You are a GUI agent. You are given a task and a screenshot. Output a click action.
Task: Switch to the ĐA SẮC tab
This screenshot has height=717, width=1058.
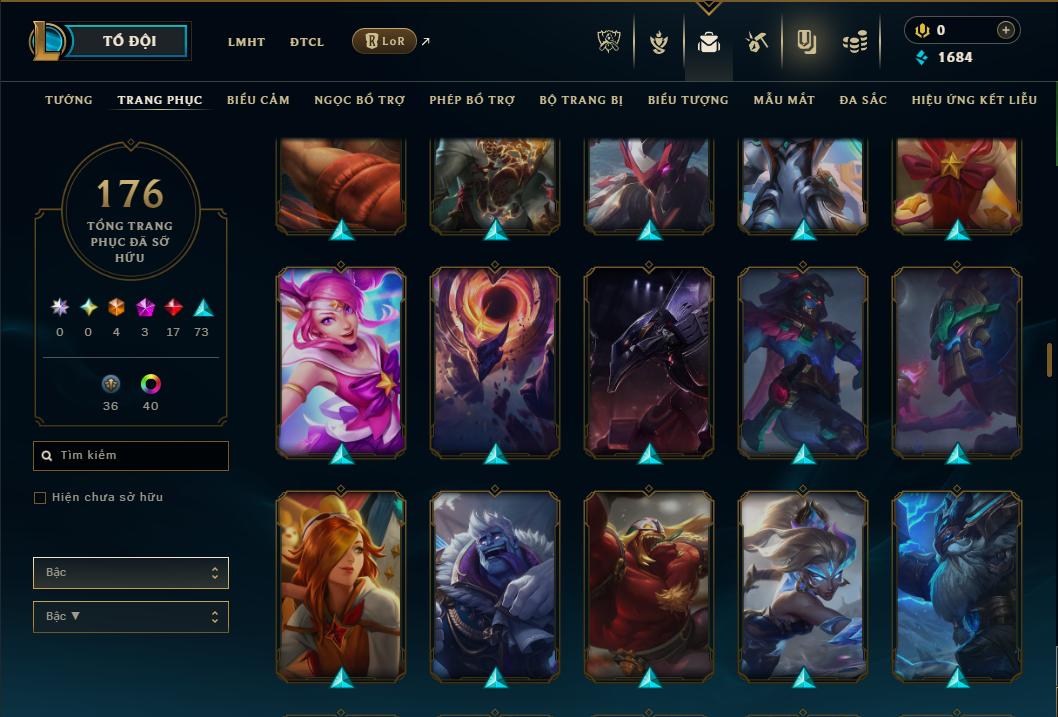click(863, 100)
